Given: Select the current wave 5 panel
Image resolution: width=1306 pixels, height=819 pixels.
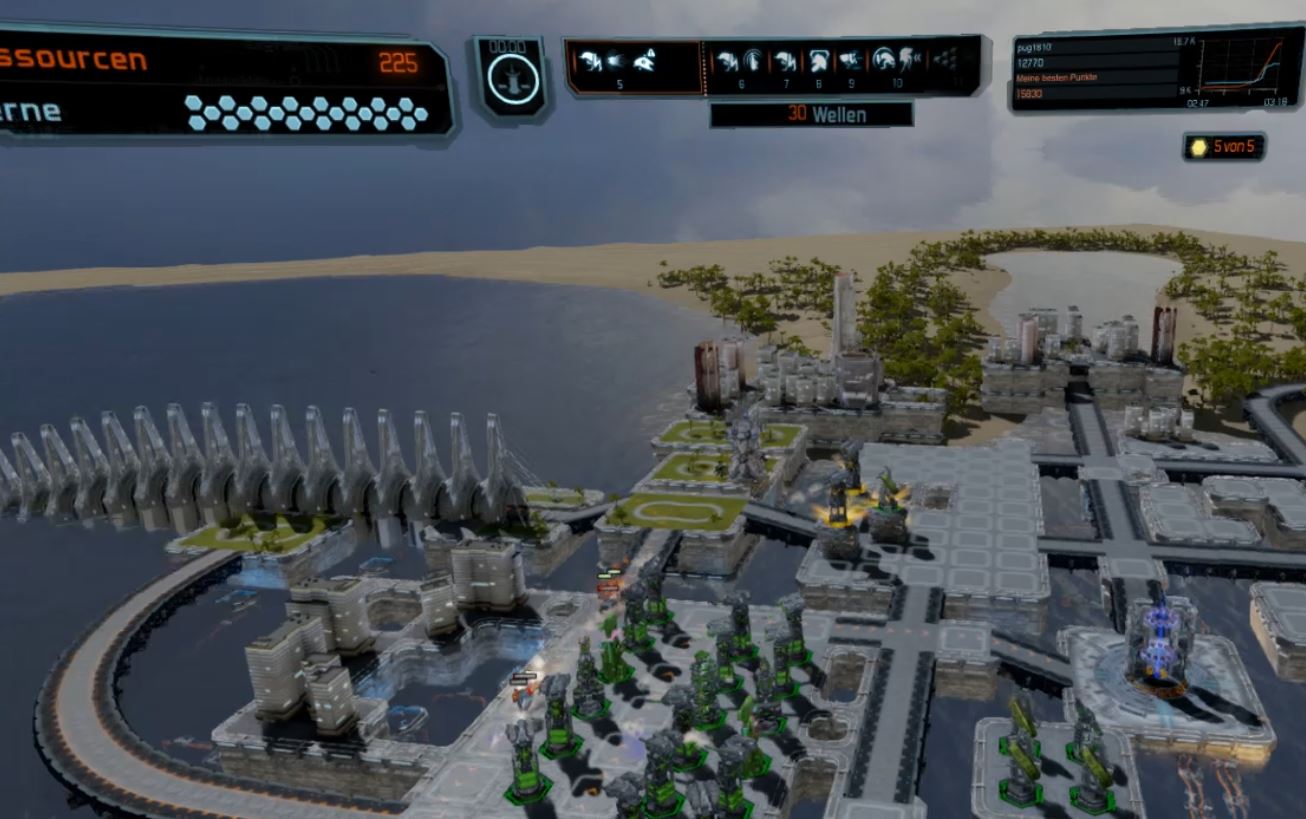Looking at the screenshot, I should (x=634, y=66).
